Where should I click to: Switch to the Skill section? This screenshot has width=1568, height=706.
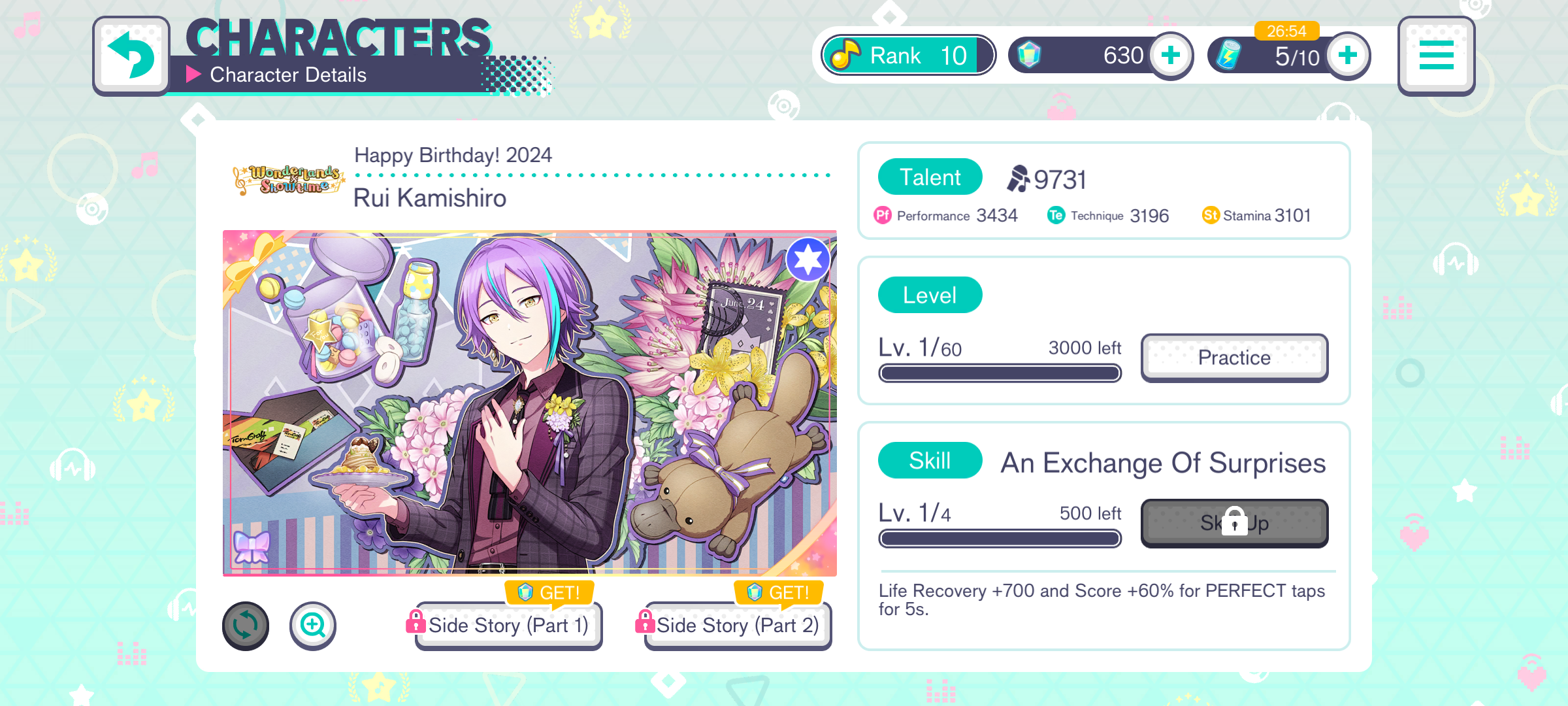(929, 460)
